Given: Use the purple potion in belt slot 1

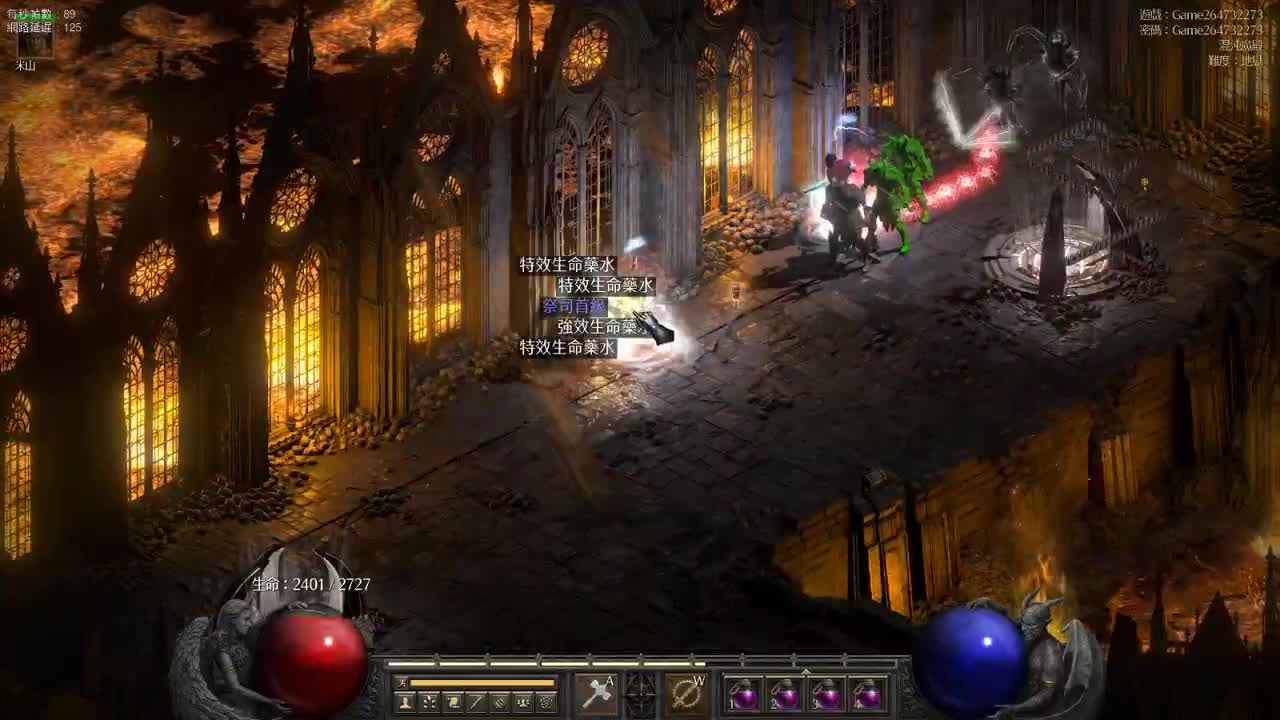Looking at the screenshot, I should click(743, 695).
